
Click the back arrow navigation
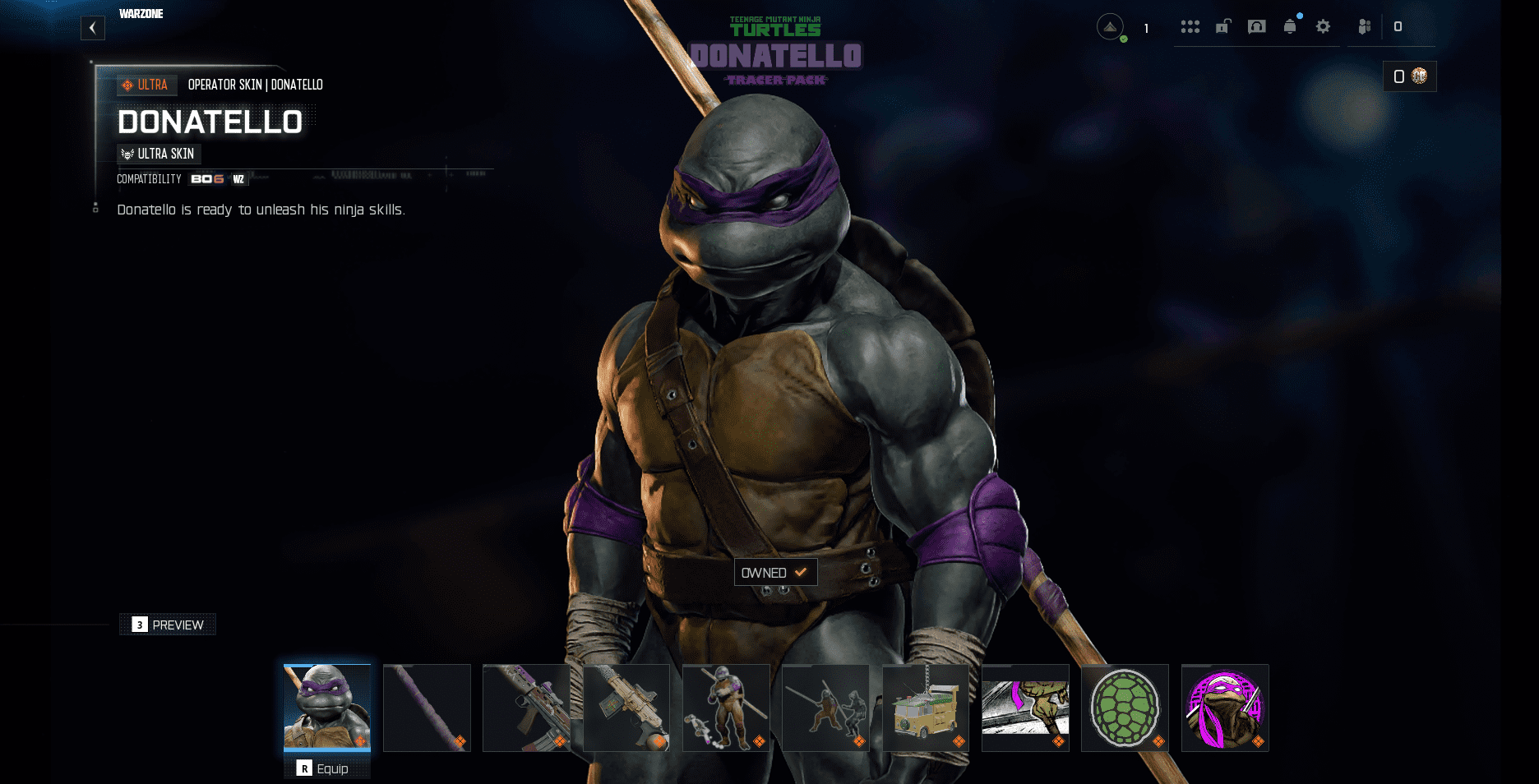point(93,28)
